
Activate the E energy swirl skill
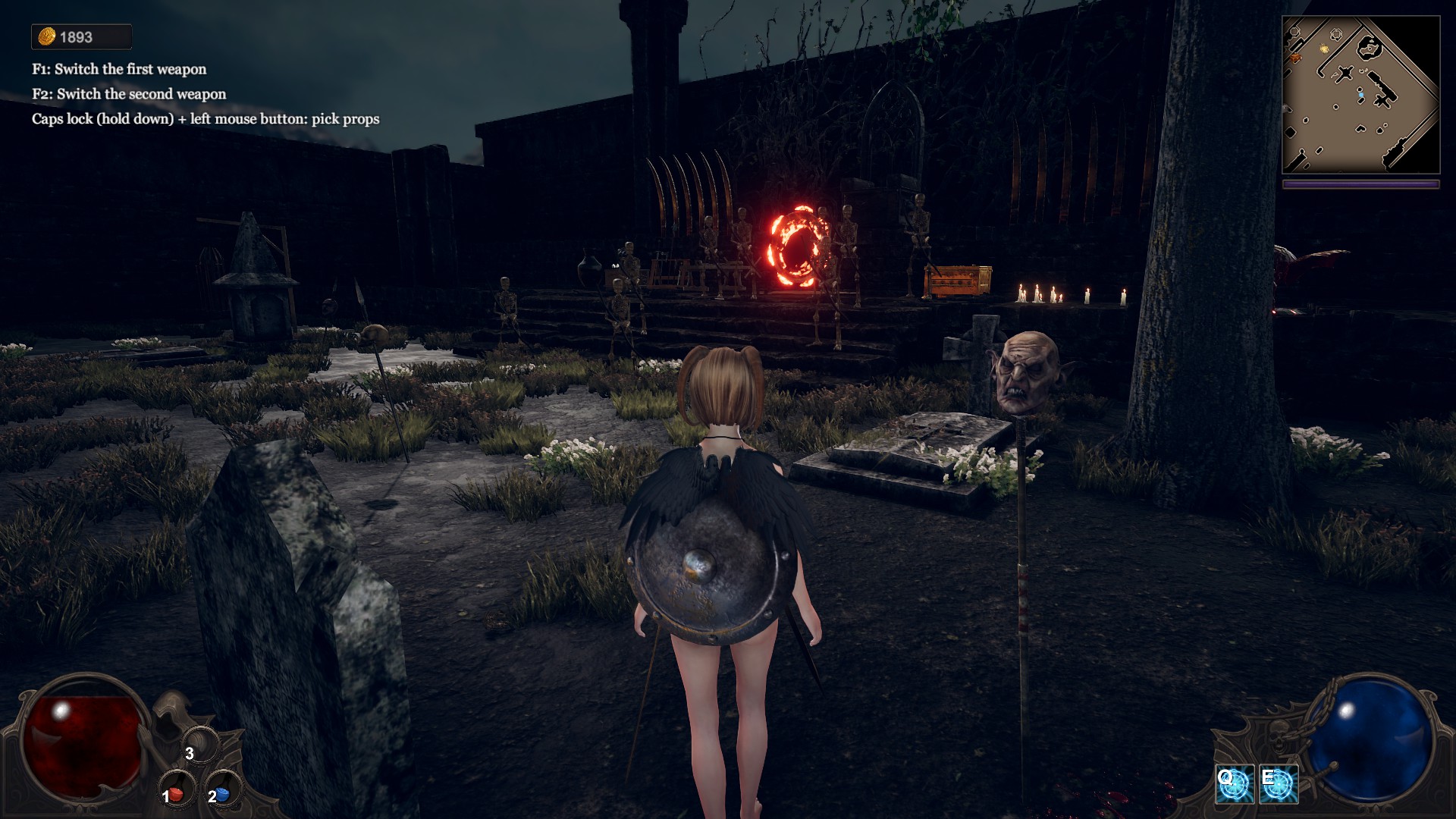coord(1279,784)
